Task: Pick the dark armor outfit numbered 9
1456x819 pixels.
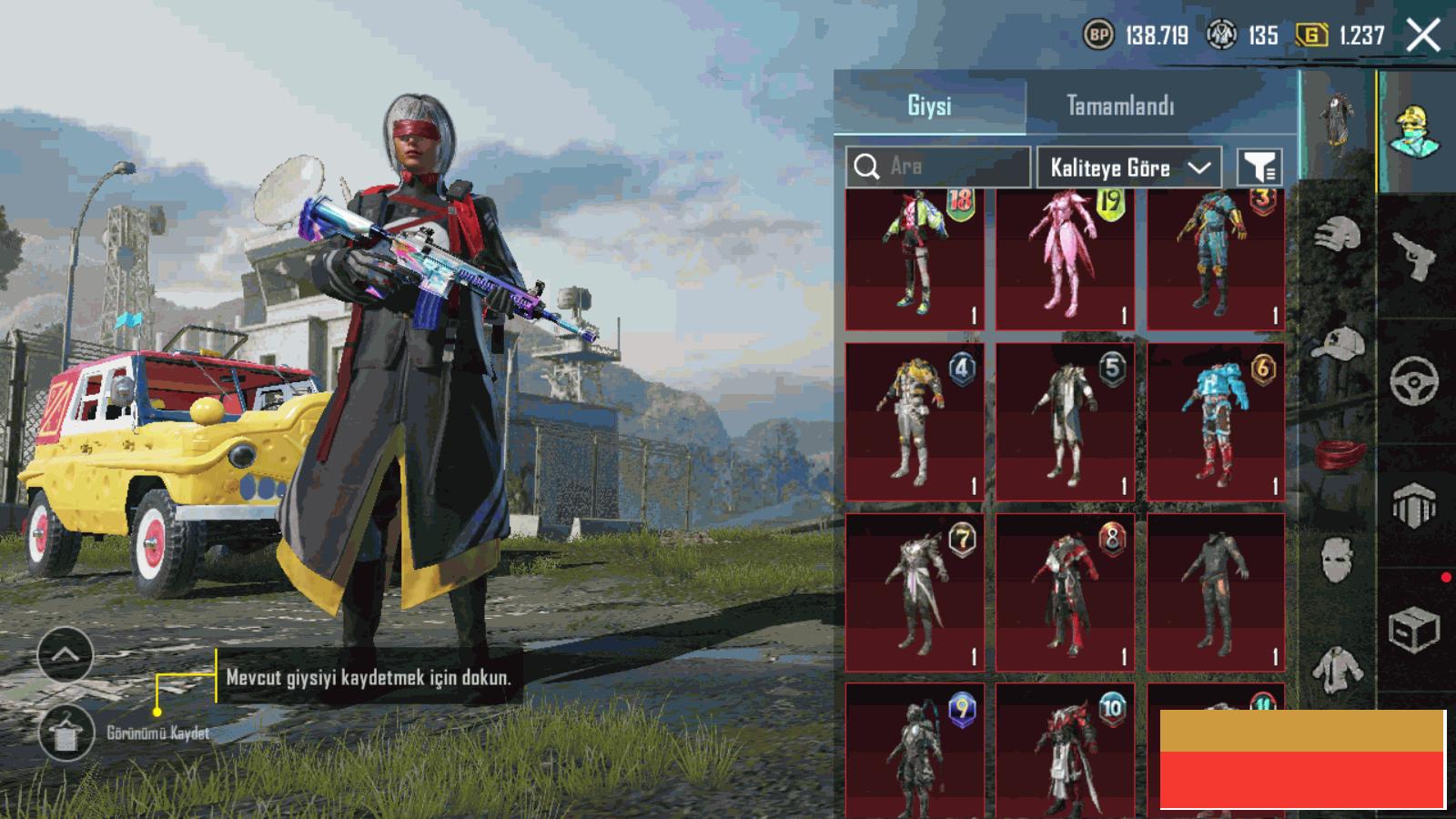Action: (x=915, y=751)
